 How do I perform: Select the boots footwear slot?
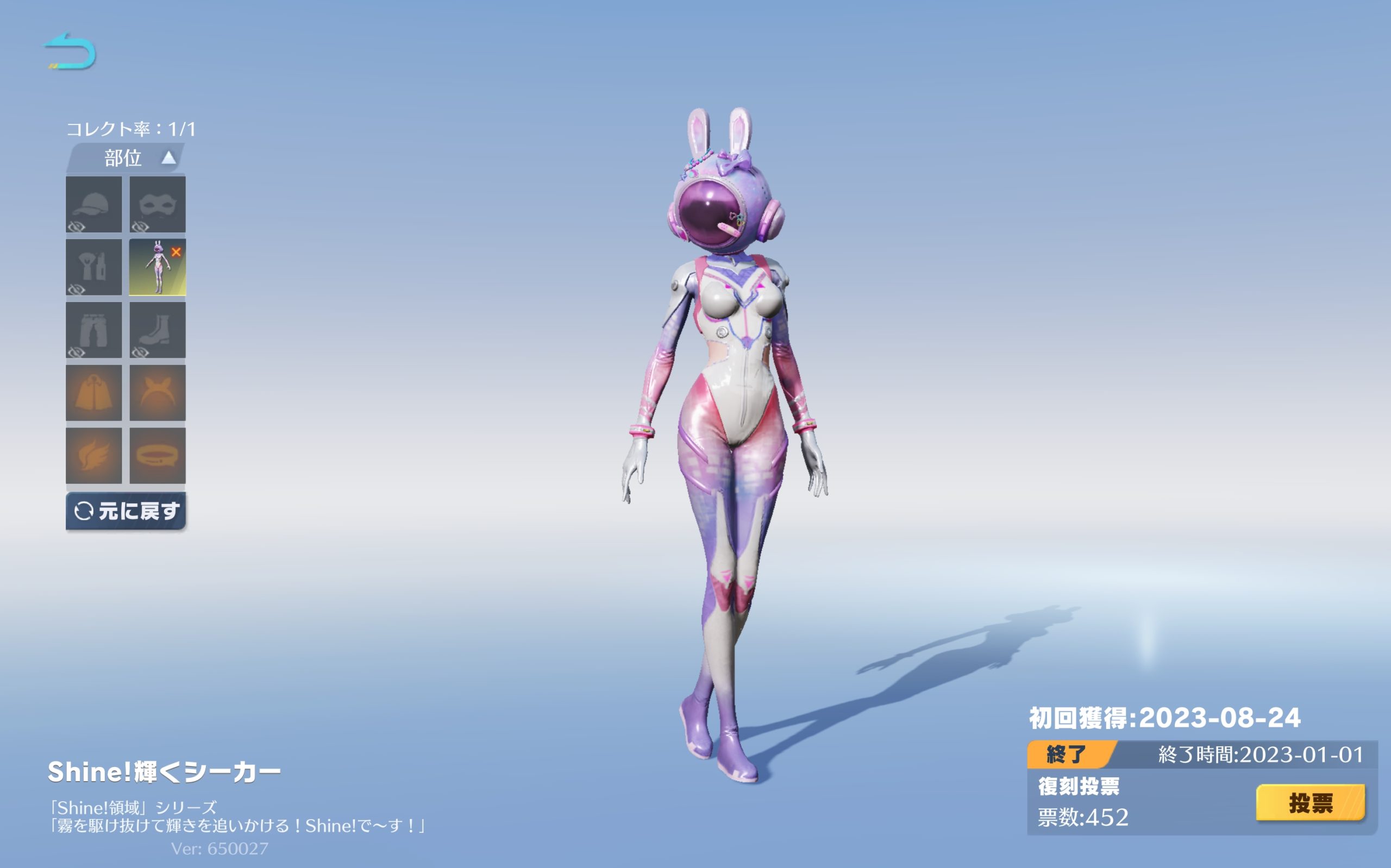157,330
